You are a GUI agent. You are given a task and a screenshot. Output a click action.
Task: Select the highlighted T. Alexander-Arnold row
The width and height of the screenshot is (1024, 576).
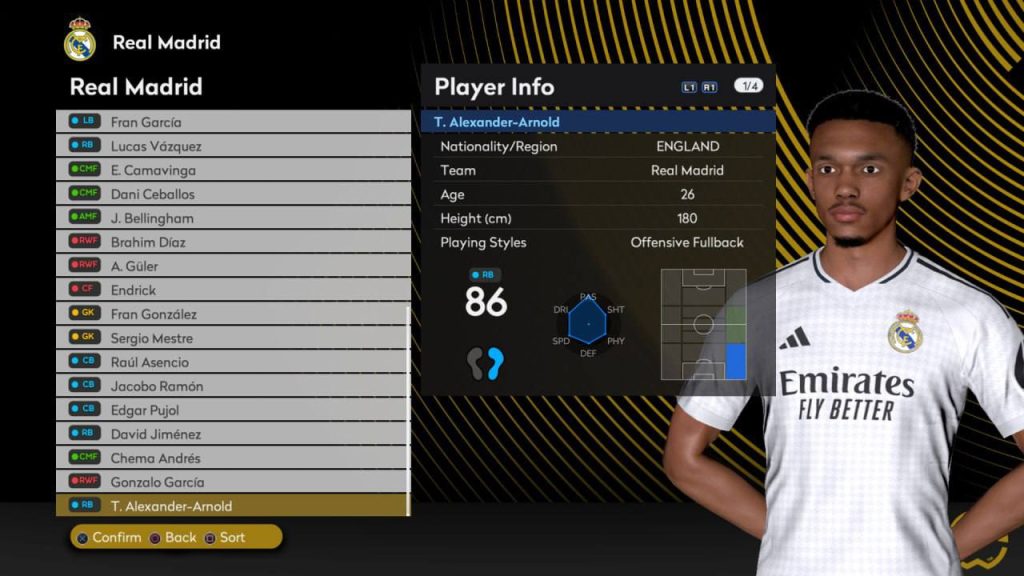[x=233, y=506]
